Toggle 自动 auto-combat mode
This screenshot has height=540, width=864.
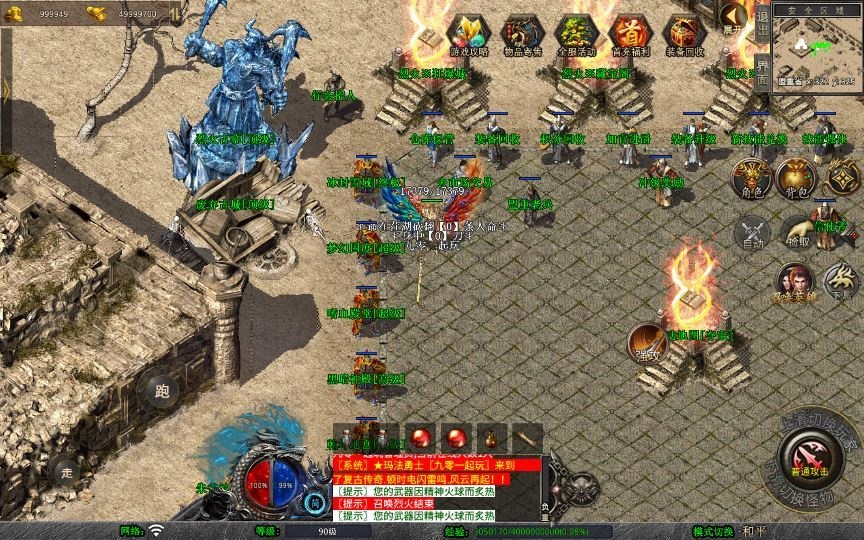[x=752, y=232]
